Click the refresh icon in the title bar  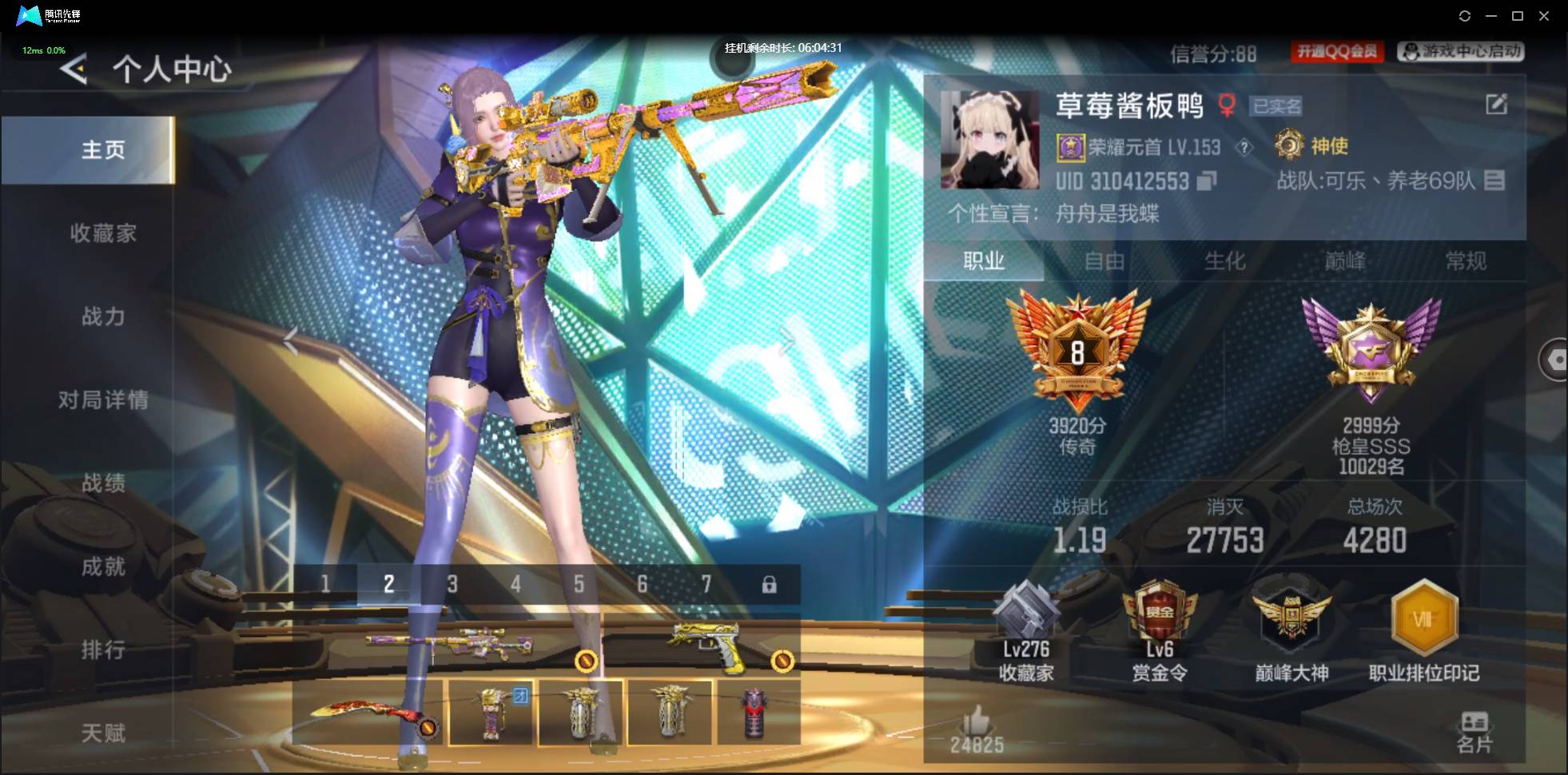pyautogui.click(x=1466, y=15)
